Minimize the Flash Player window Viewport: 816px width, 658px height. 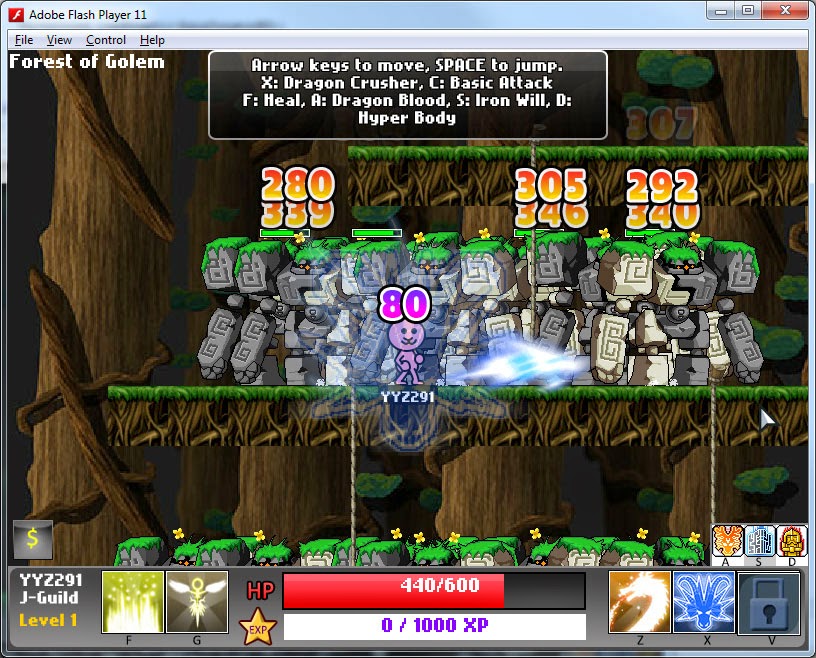pos(720,10)
